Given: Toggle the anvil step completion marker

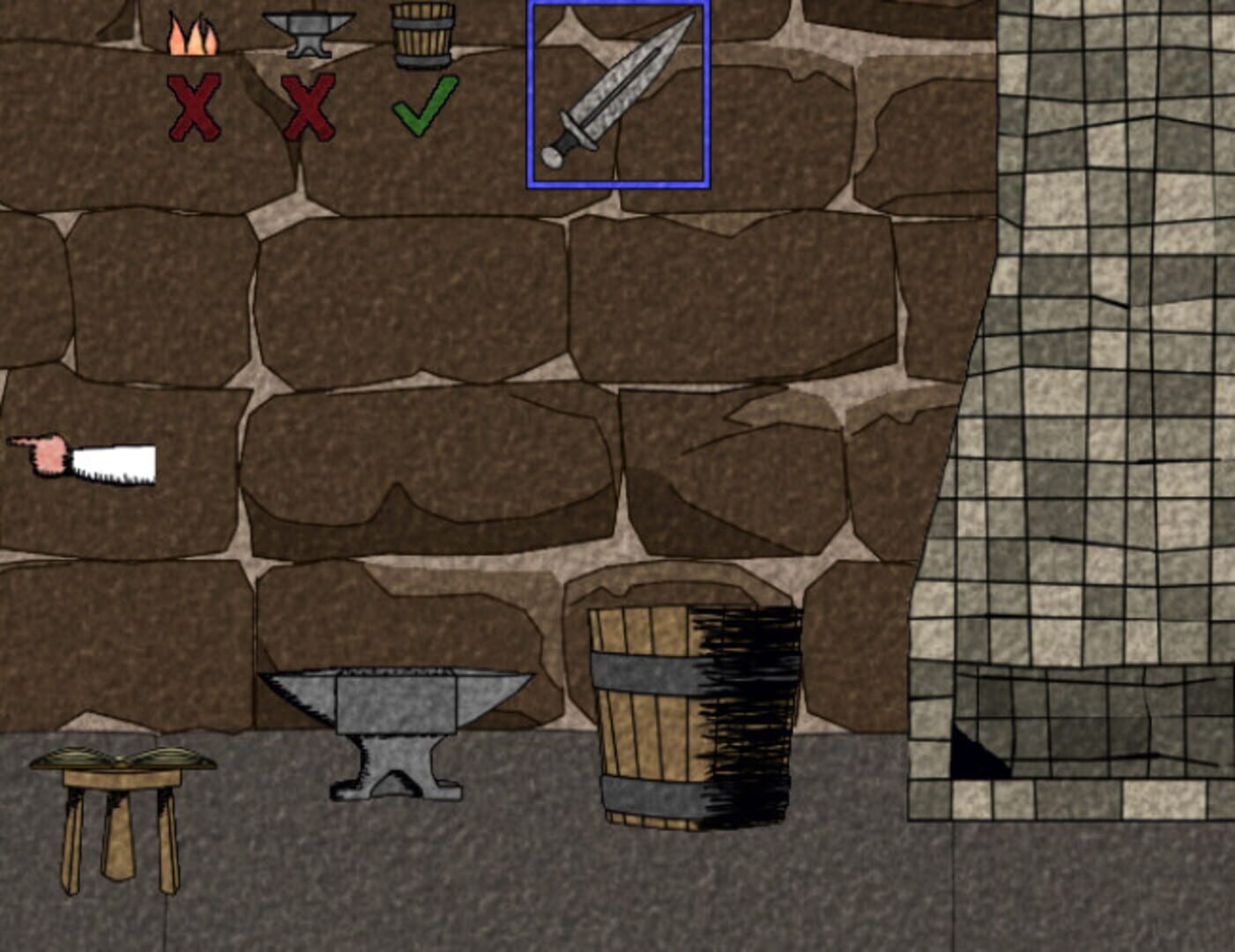Looking at the screenshot, I should tap(310, 105).
